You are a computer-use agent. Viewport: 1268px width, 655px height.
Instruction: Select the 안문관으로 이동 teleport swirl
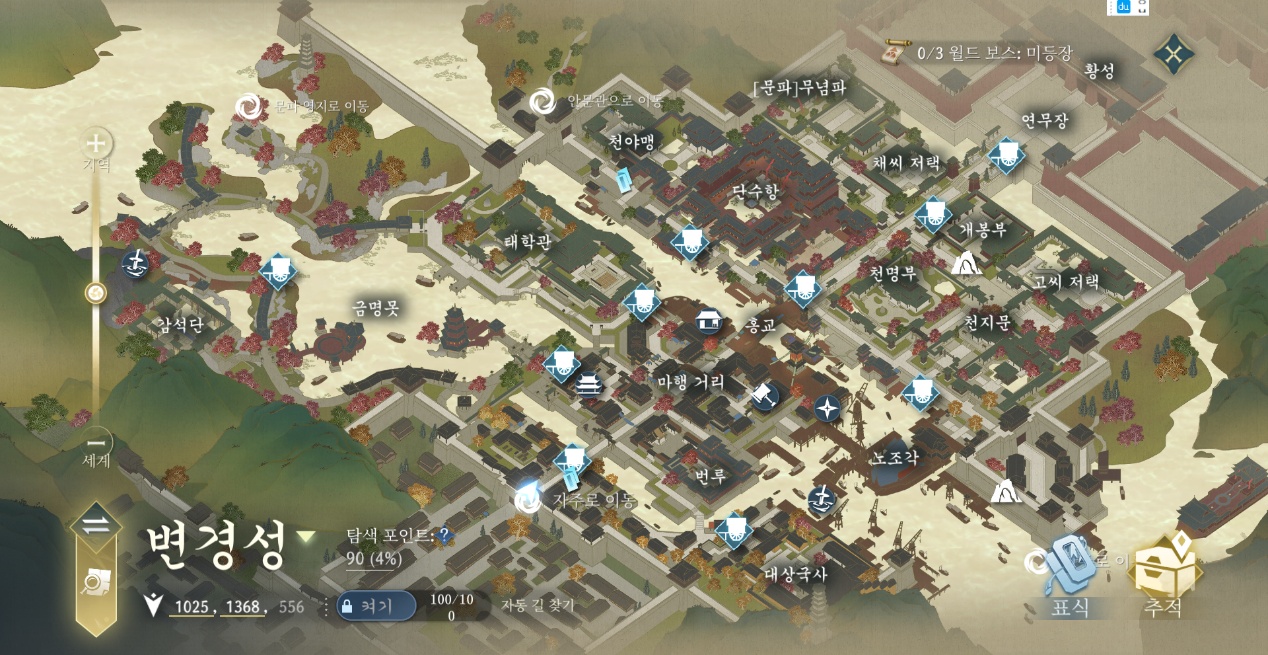542,100
